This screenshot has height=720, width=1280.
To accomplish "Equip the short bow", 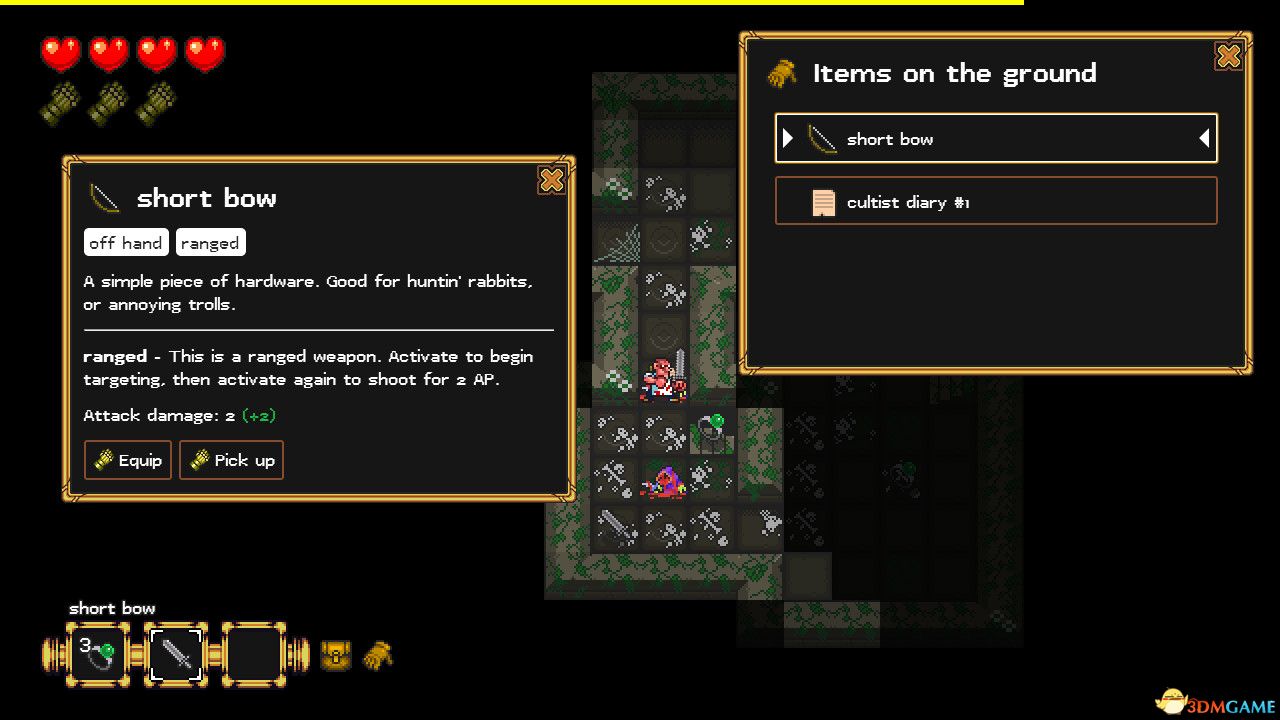I will point(128,460).
